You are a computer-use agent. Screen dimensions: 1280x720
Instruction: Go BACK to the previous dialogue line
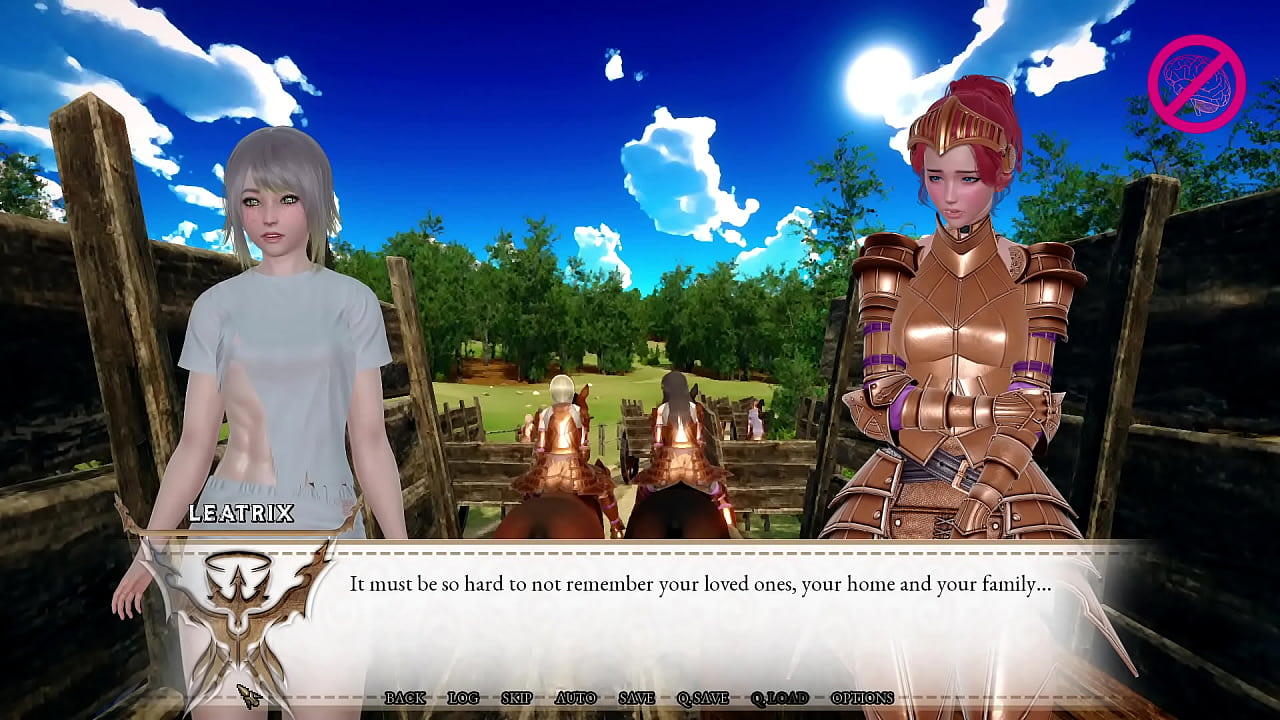pos(407,698)
